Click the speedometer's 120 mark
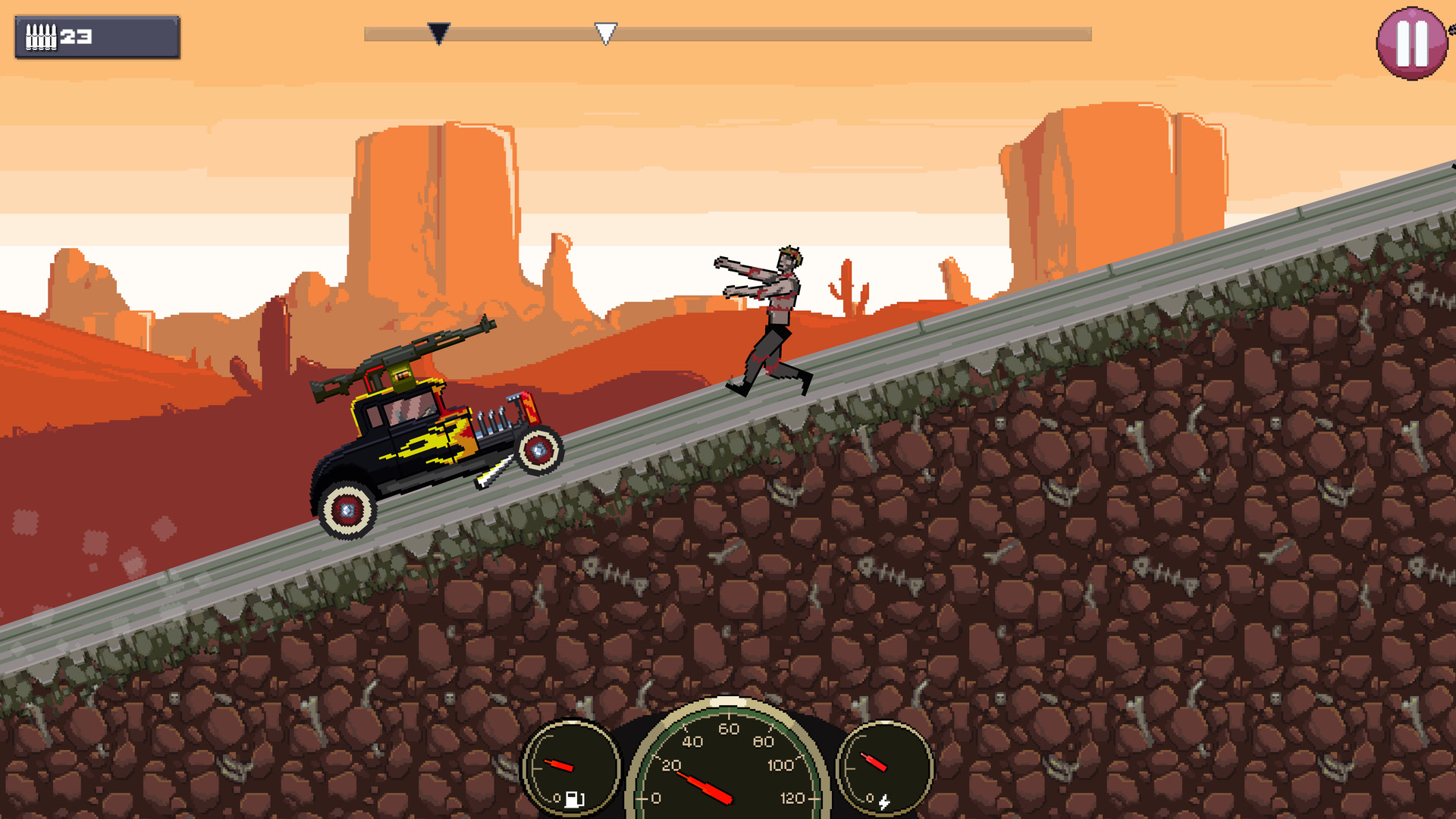The width and height of the screenshot is (1456, 819). 789,796
